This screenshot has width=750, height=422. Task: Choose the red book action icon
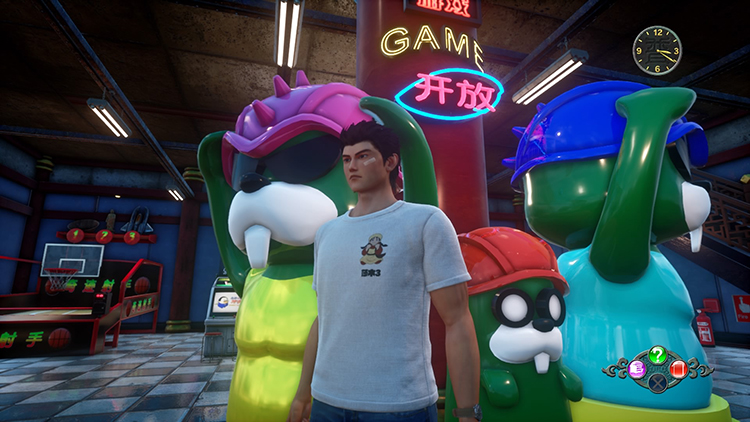(x=677, y=369)
